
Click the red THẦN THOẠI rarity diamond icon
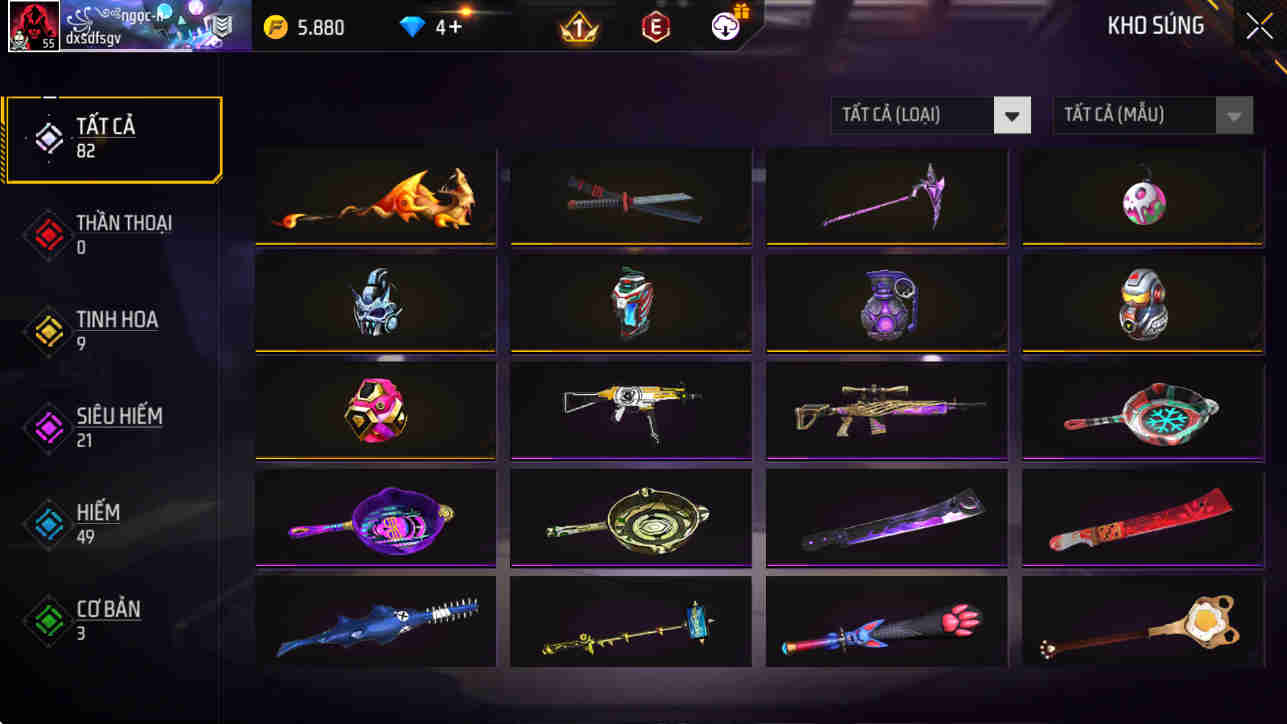point(47,235)
